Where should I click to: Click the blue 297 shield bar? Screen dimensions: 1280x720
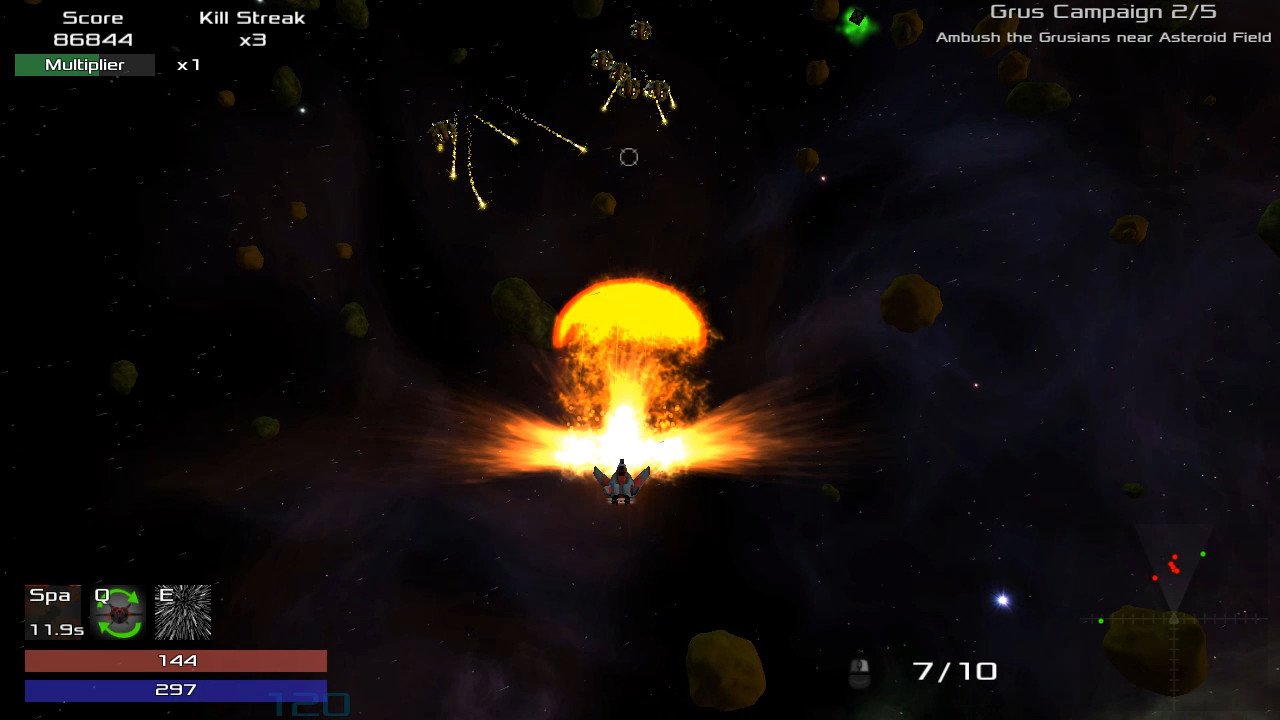pyautogui.click(x=176, y=689)
